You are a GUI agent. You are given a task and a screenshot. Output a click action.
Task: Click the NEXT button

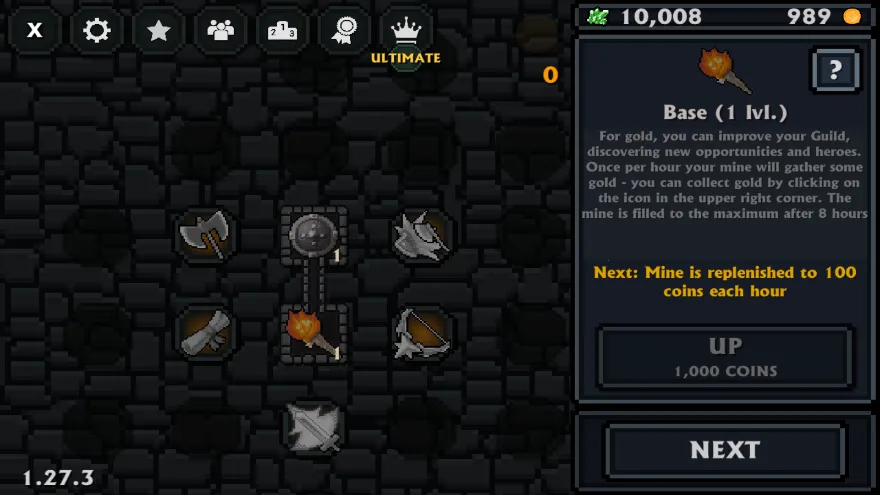coord(725,450)
